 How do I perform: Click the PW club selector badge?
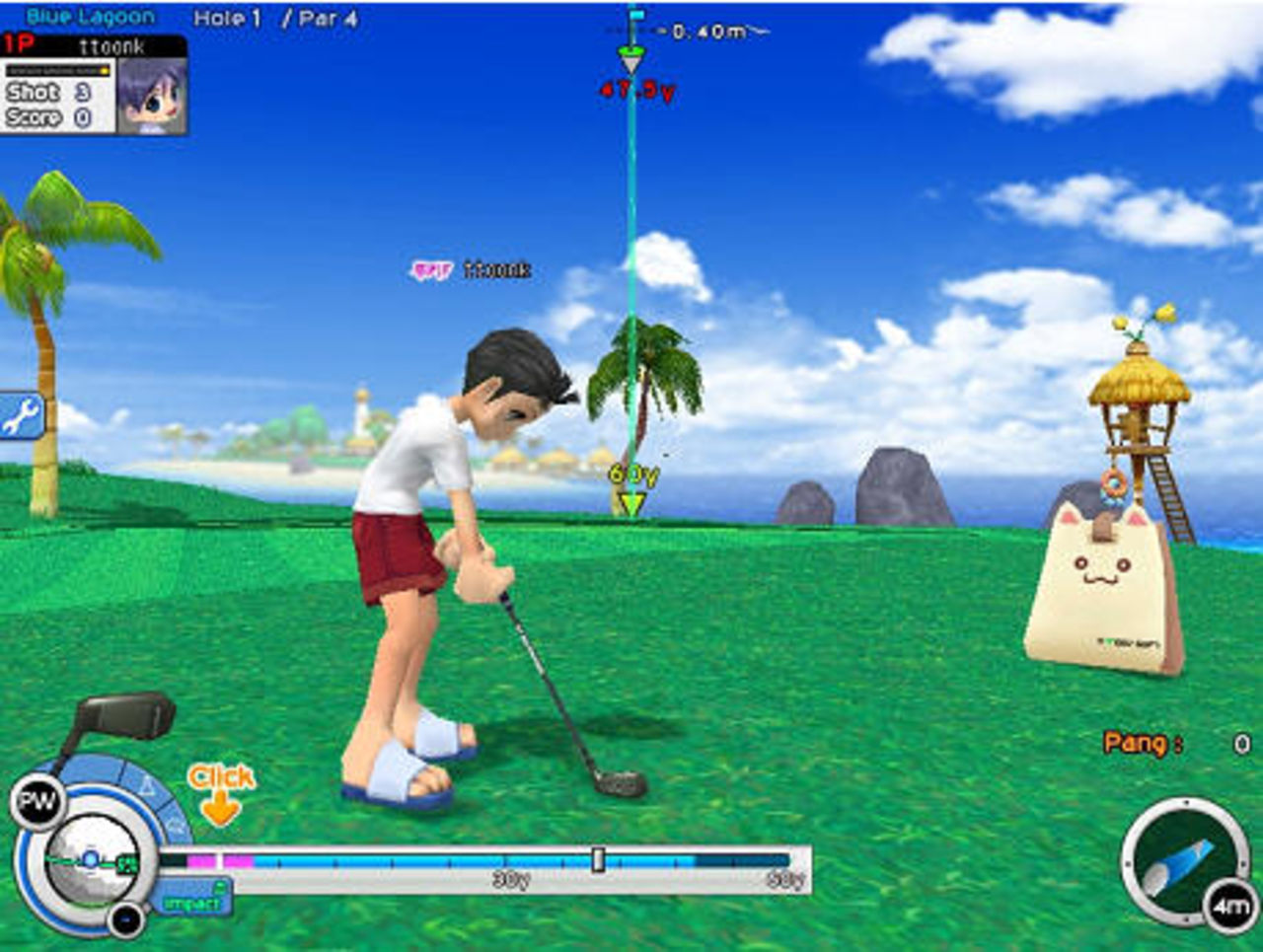pos(37,802)
